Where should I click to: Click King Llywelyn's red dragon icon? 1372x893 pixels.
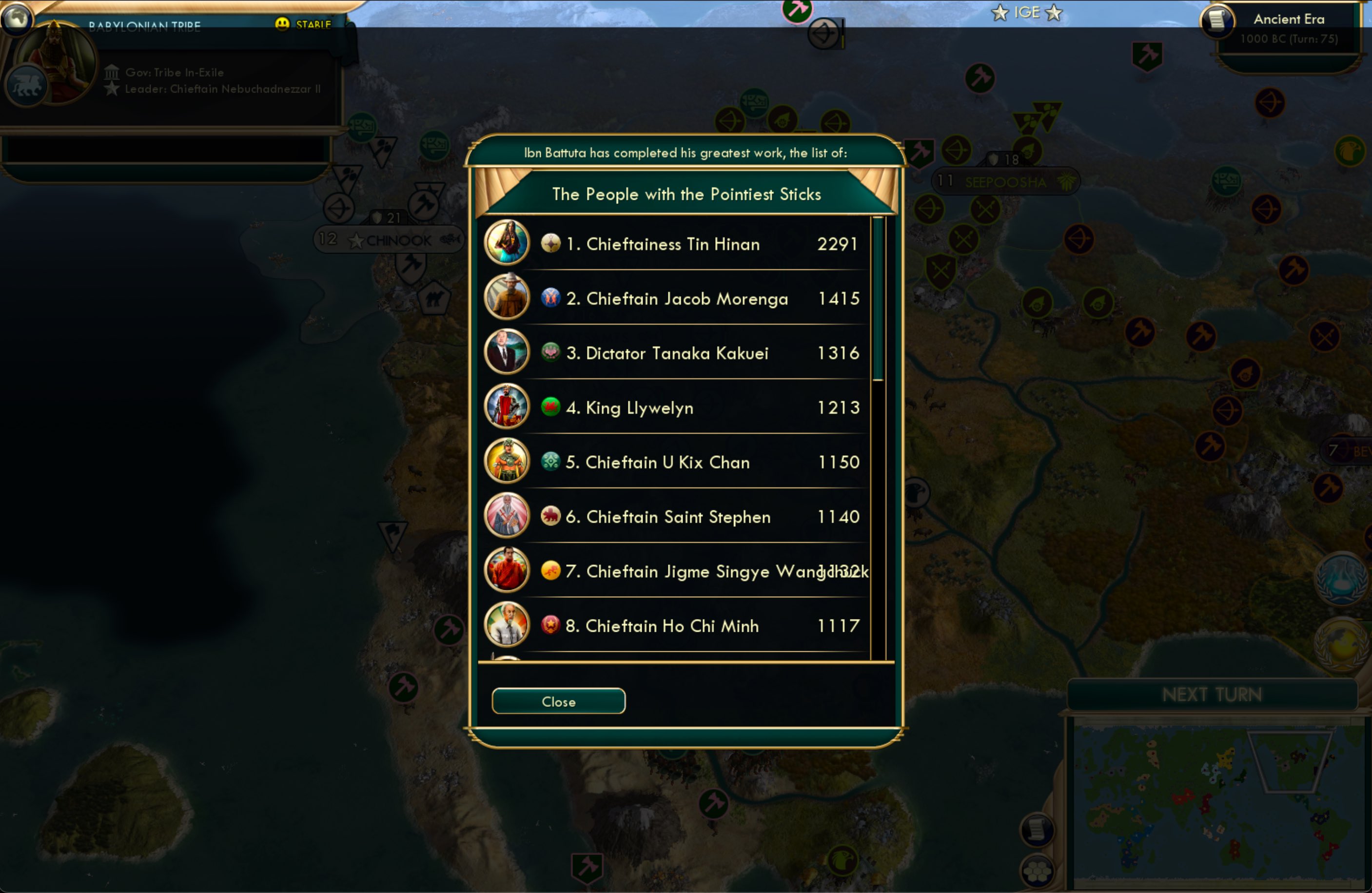pyautogui.click(x=551, y=407)
